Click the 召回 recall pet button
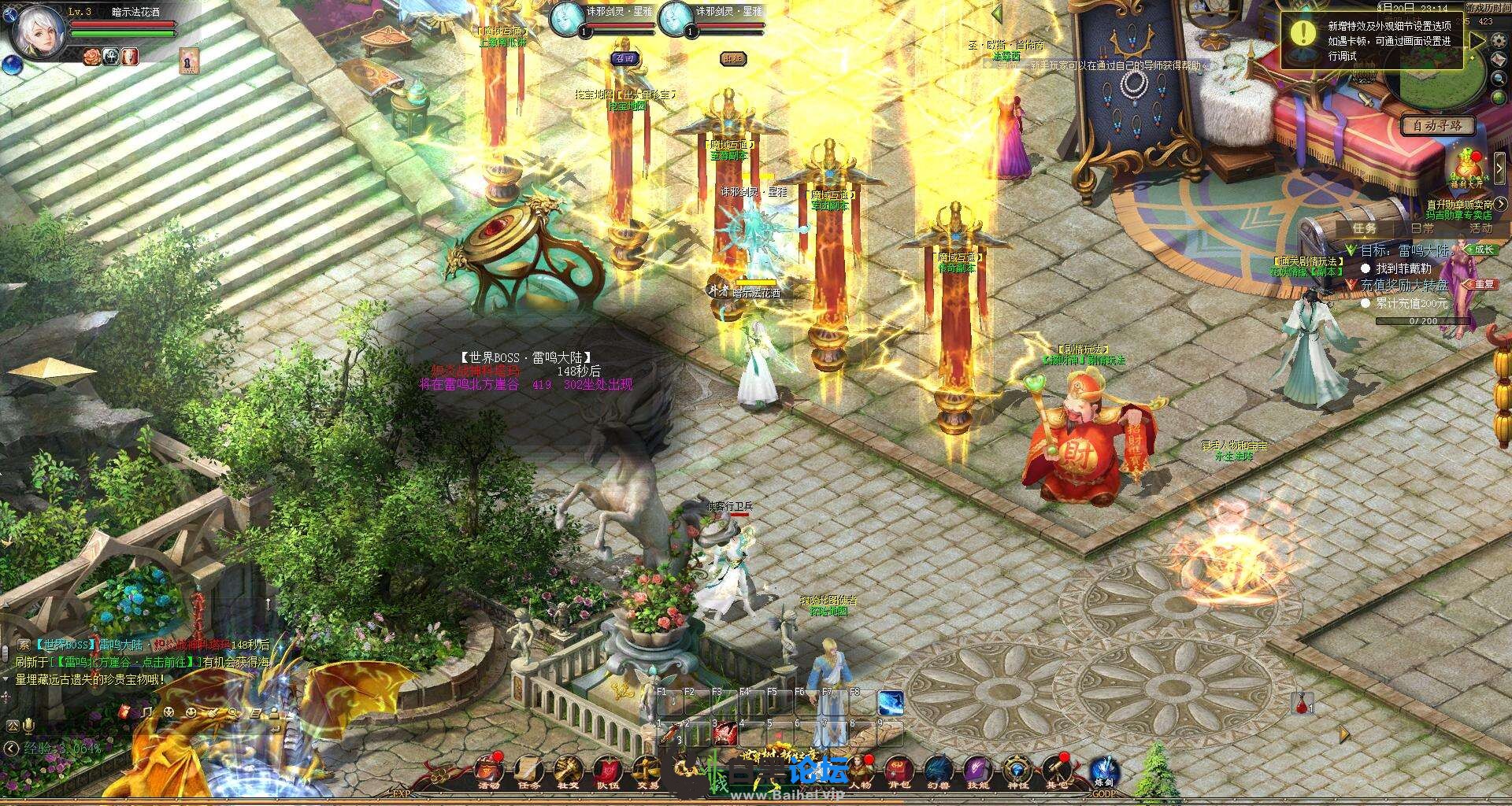 (x=624, y=58)
